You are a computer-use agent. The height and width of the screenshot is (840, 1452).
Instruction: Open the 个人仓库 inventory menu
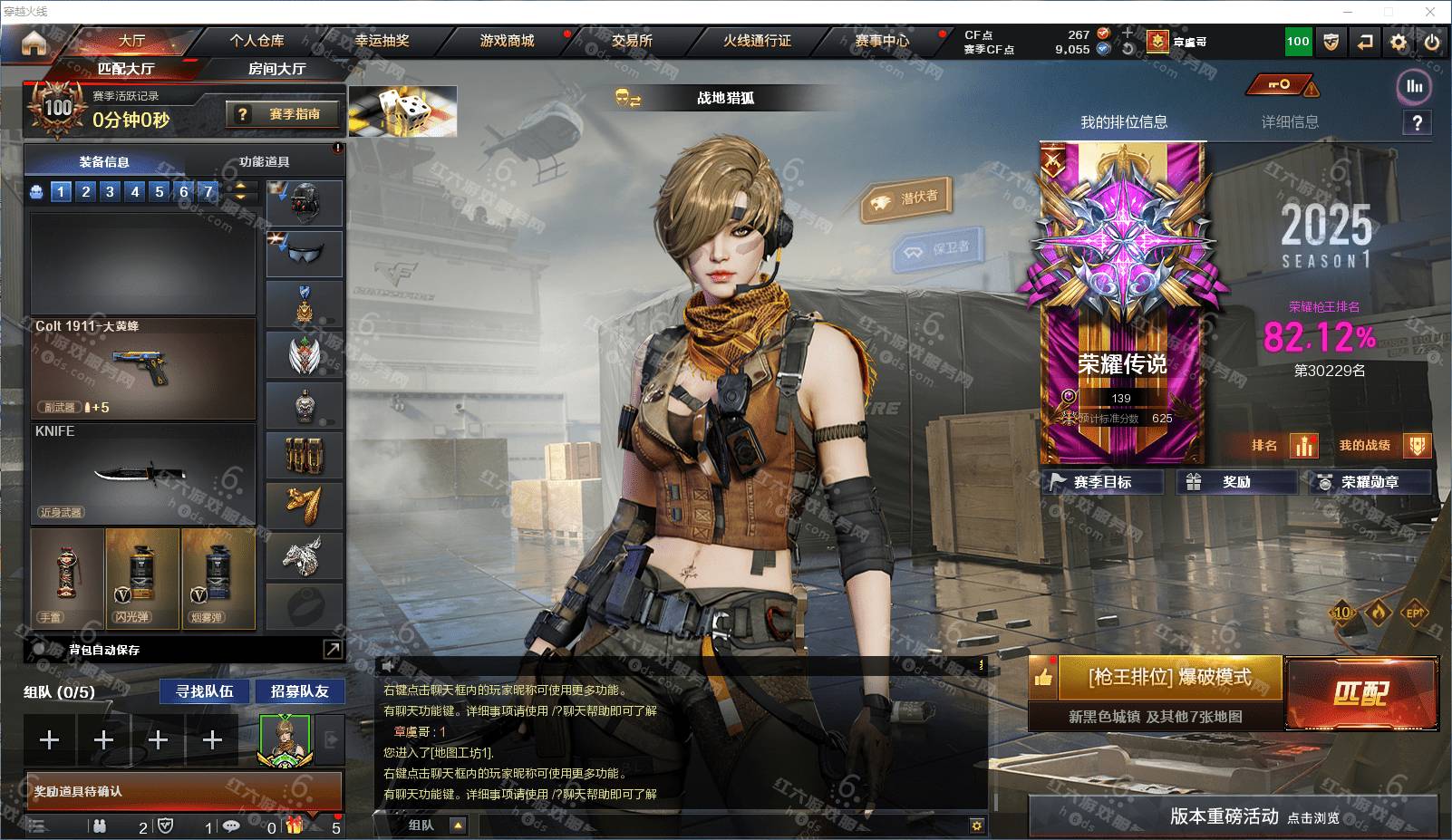(x=257, y=41)
